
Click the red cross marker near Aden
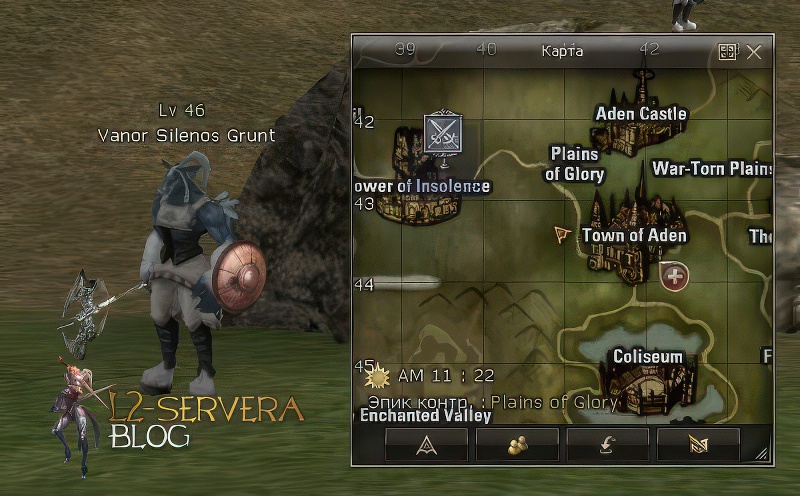(x=675, y=275)
